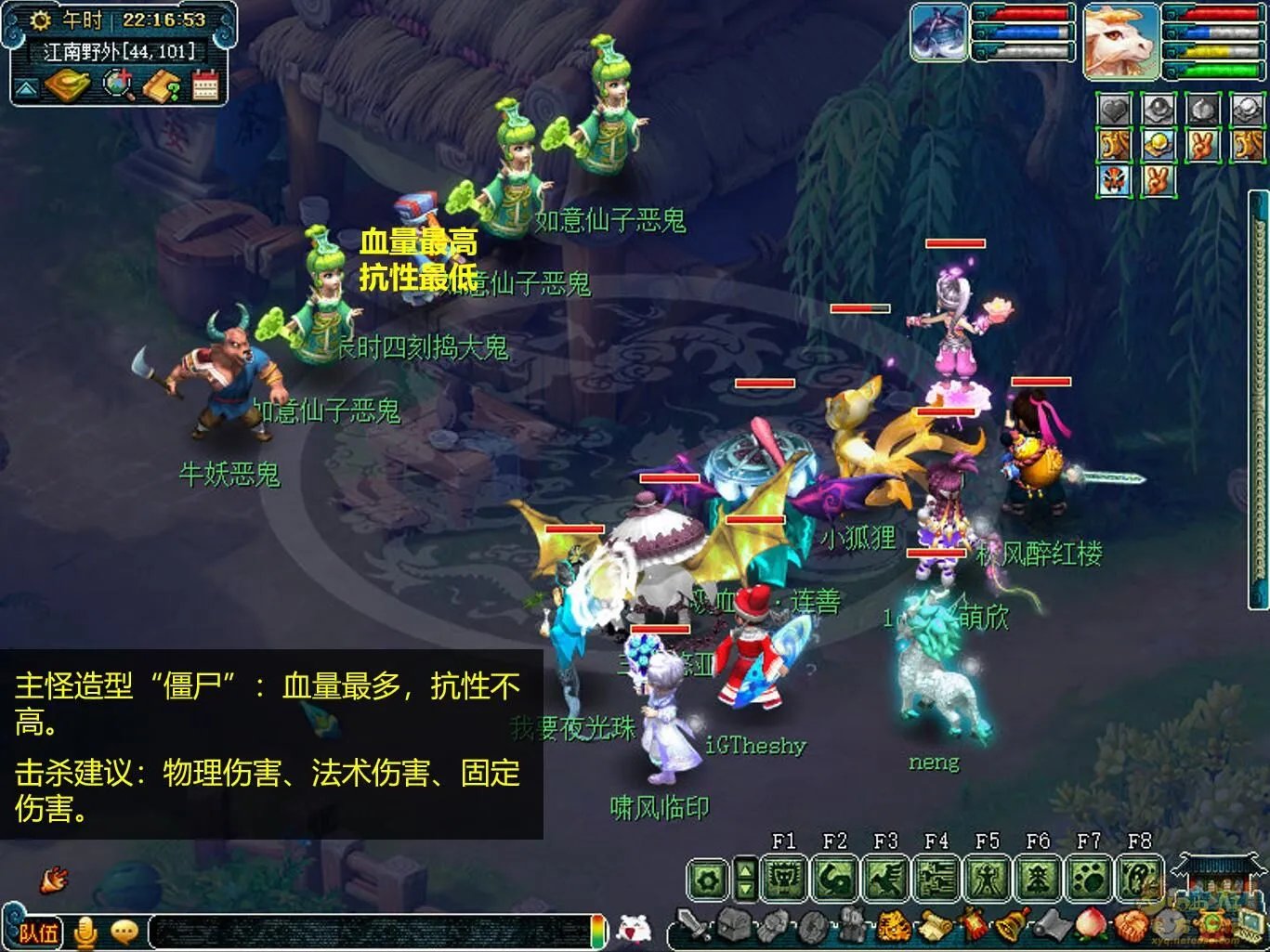Open the activity calendar icon
1270x952 pixels.
point(204,86)
